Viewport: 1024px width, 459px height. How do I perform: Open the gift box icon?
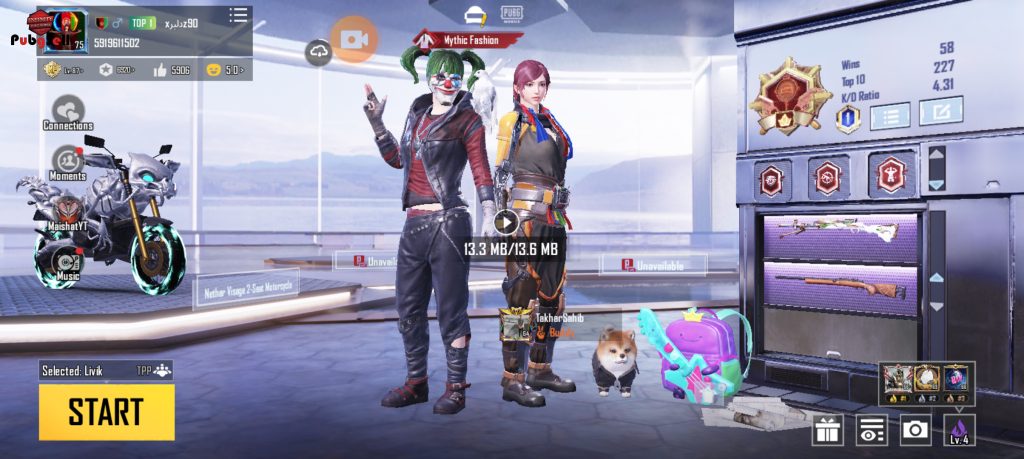pyautogui.click(x=827, y=430)
